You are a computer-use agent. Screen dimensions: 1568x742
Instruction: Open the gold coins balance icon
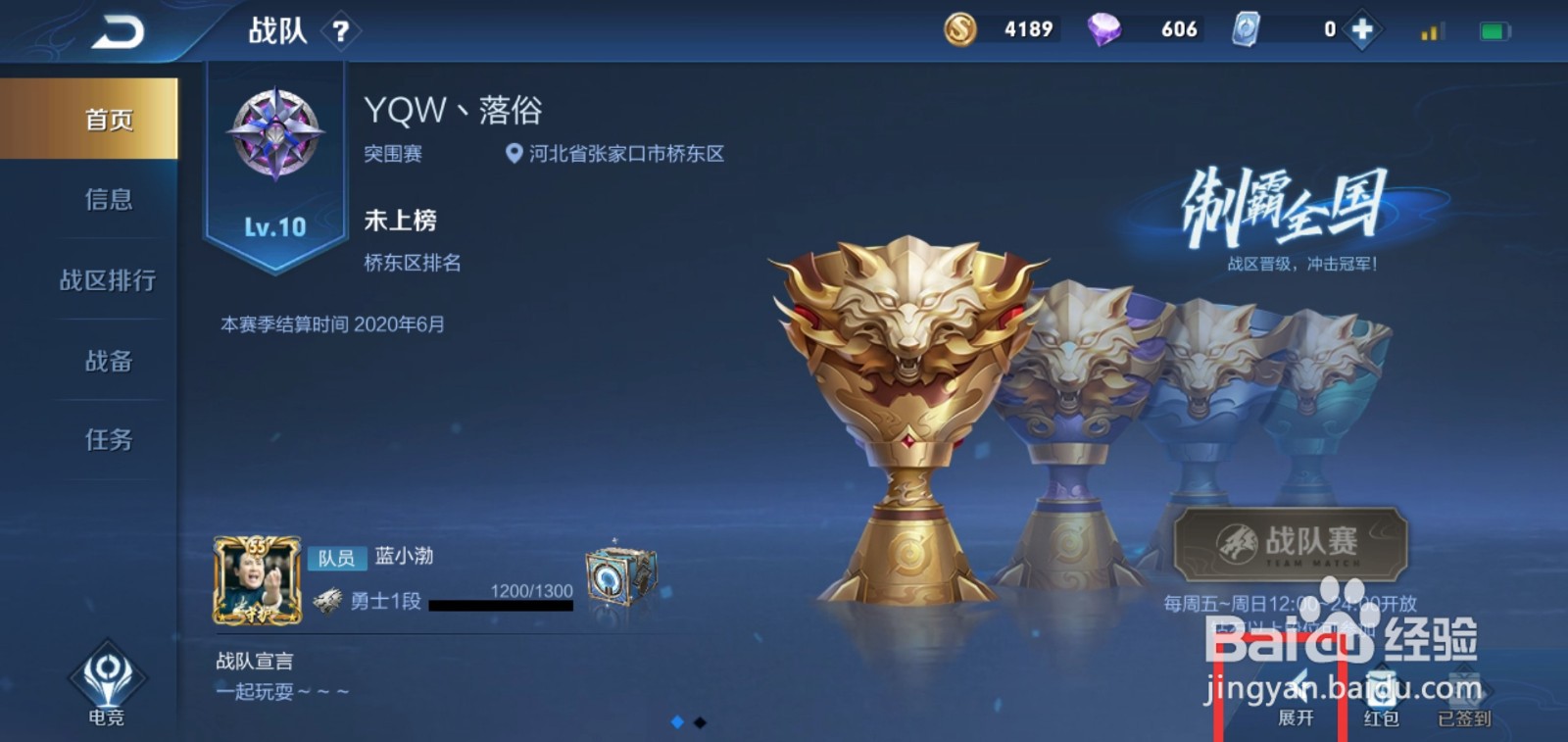point(958,29)
